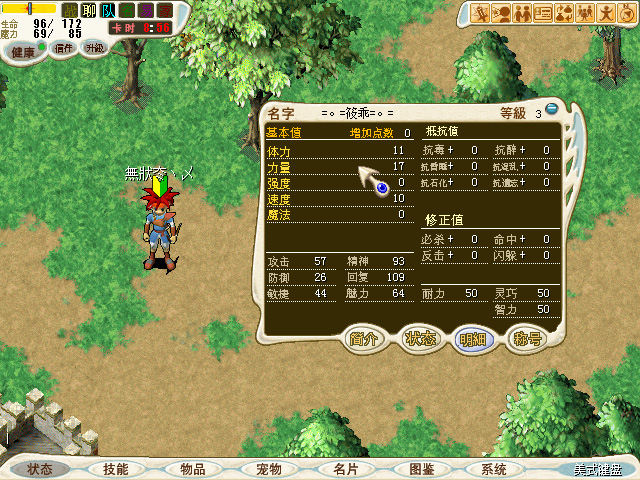
Task: Click the two-people trade icon
Action: (523, 13)
